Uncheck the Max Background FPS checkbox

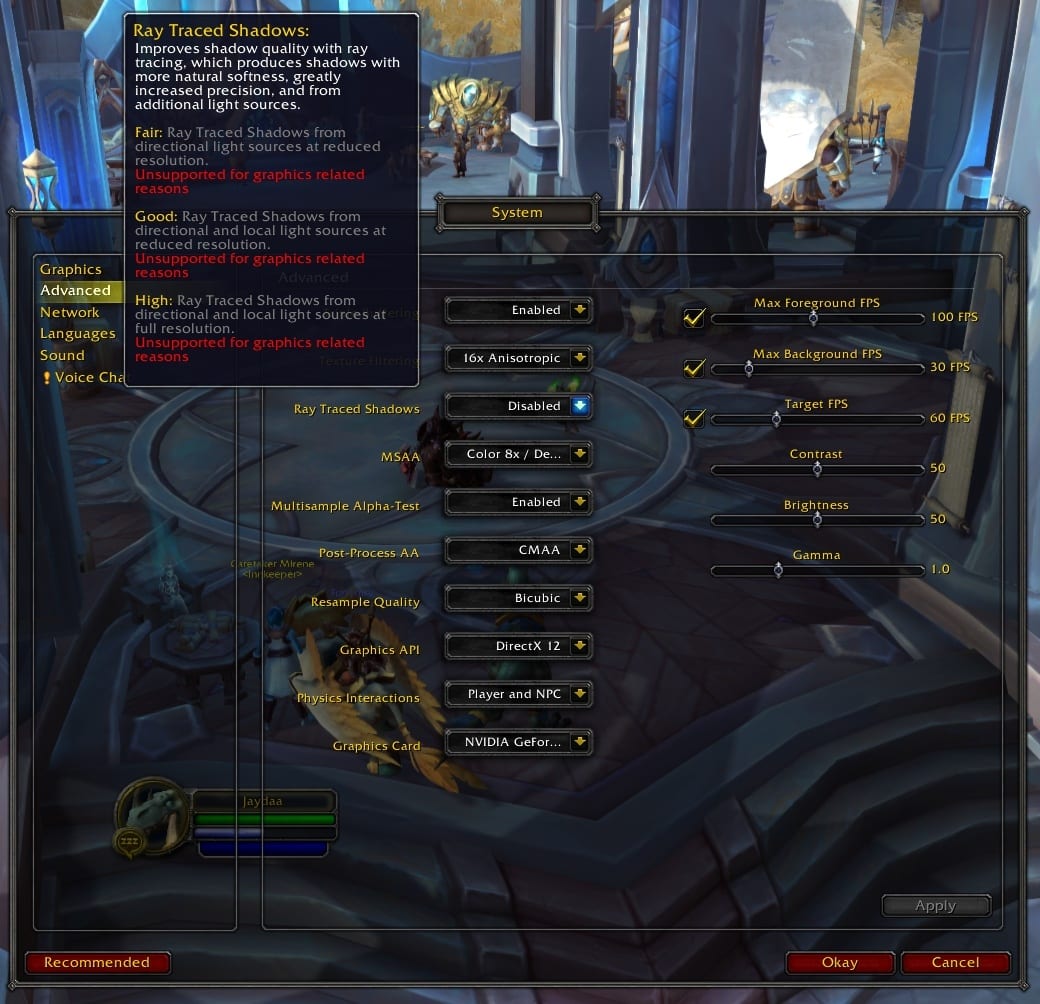693,369
